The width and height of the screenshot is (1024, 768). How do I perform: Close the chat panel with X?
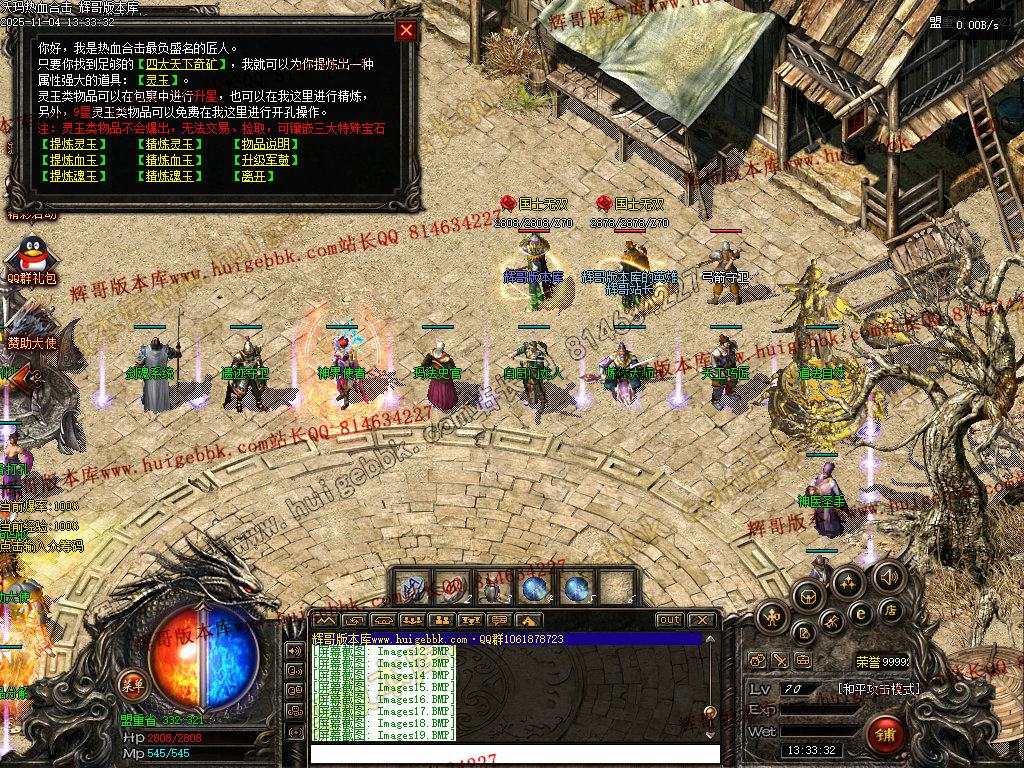point(702,620)
